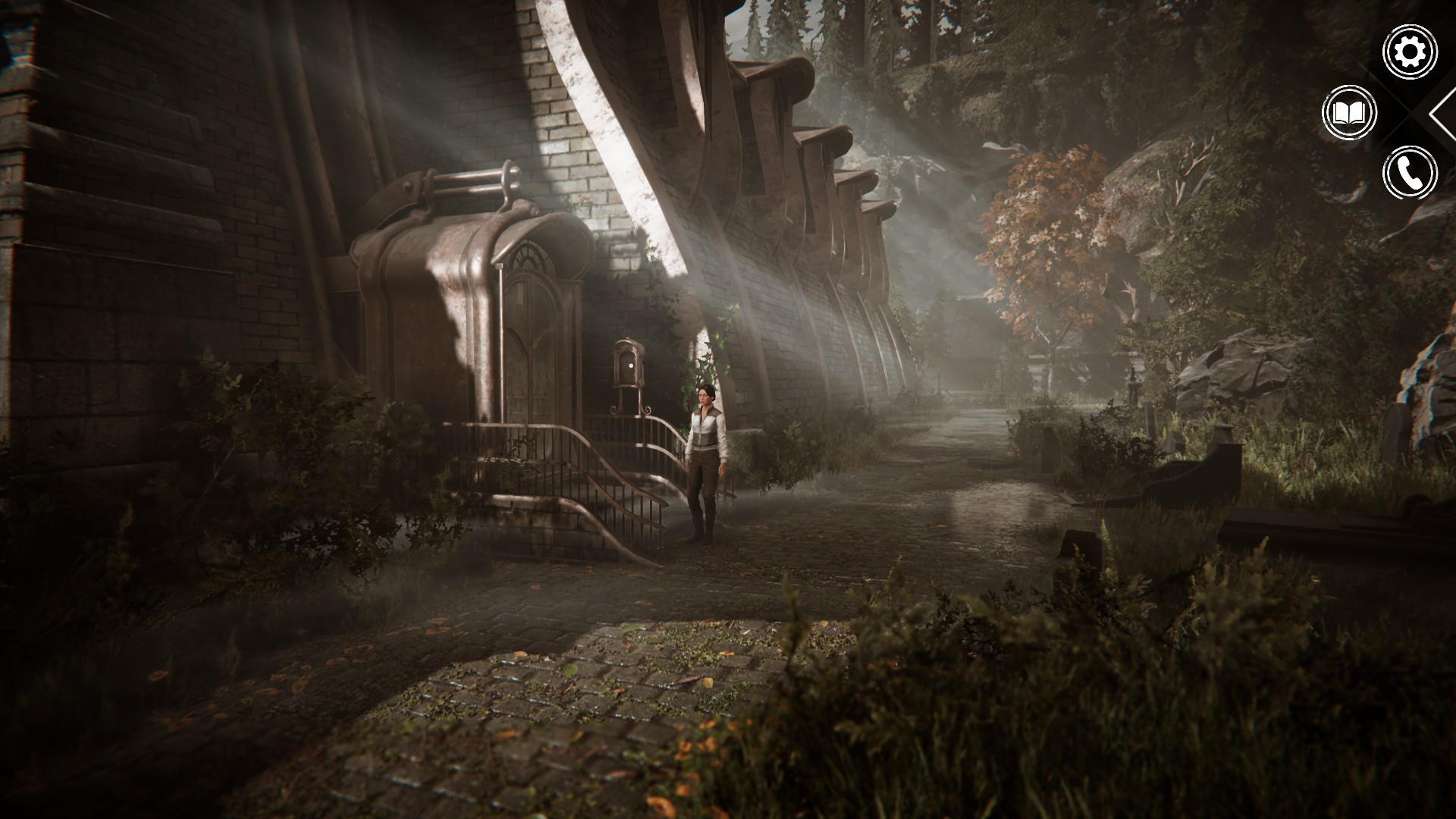Open the journal book icon
This screenshot has width=1456, height=819.
coord(1349,113)
